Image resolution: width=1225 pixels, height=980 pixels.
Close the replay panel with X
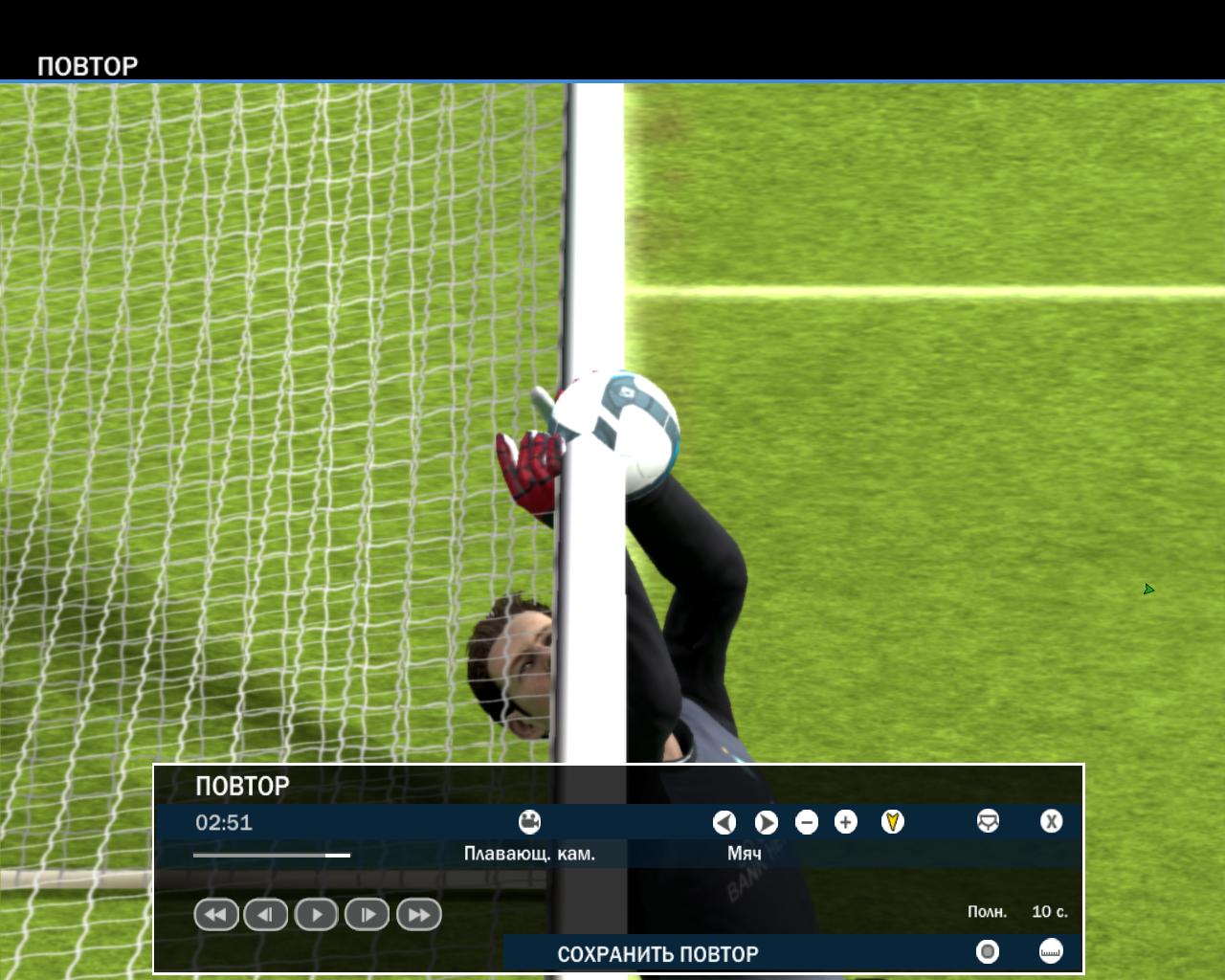[x=1051, y=822]
